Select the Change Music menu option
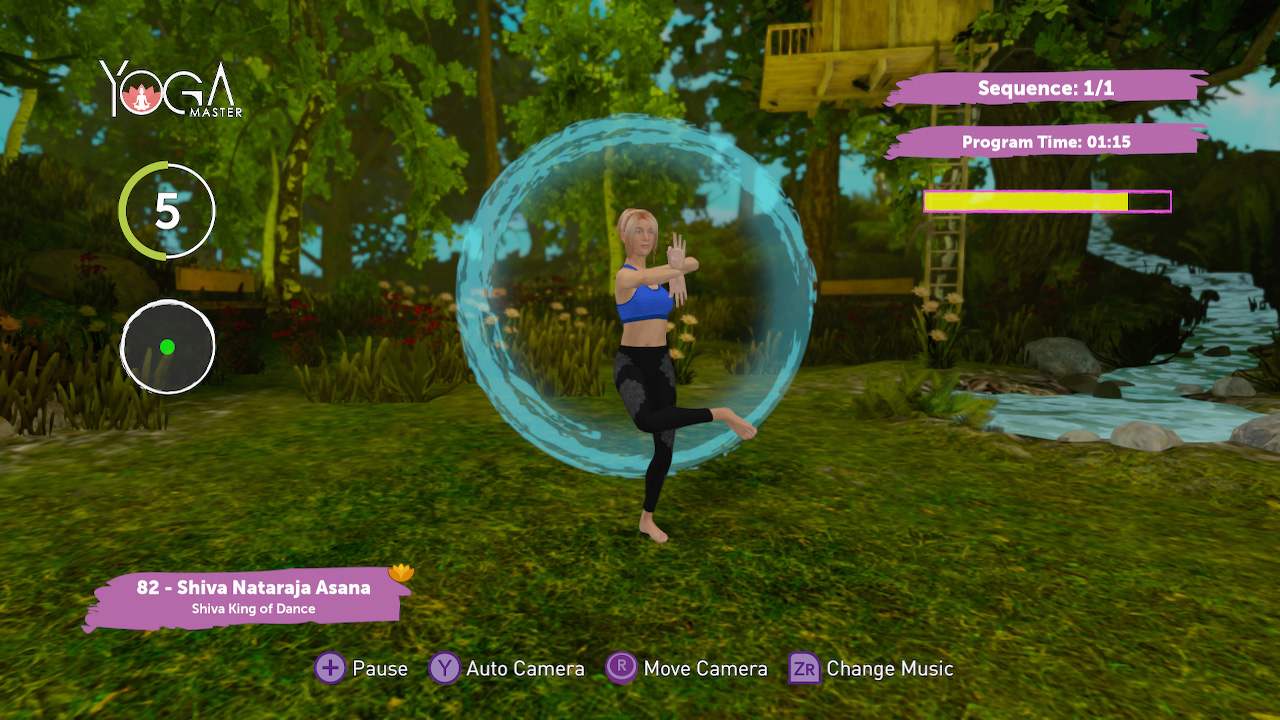The height and width of the screenshot is (720, 1280). click(890, 668)
